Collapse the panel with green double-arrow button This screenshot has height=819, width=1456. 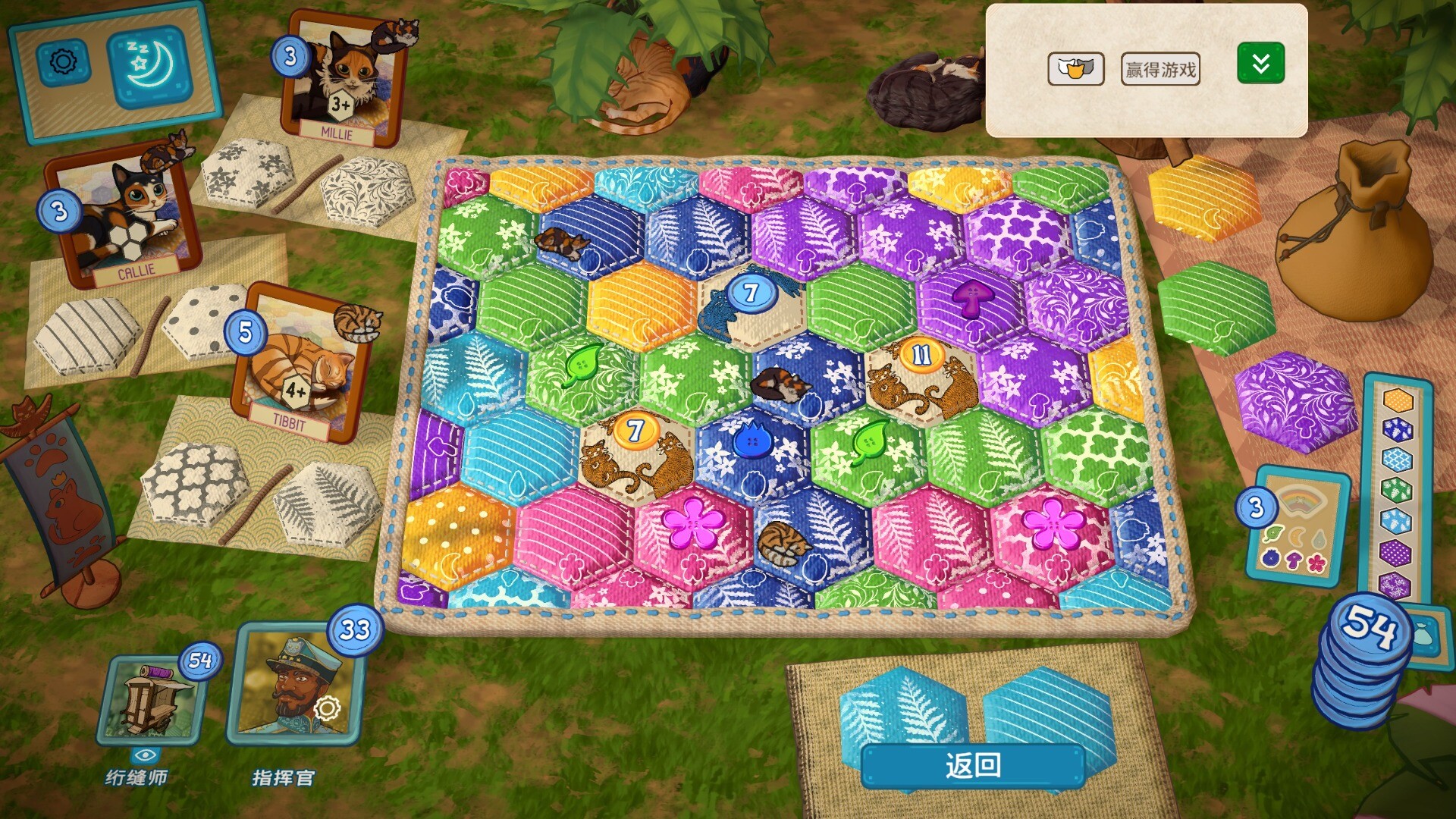pos(1260,64)
